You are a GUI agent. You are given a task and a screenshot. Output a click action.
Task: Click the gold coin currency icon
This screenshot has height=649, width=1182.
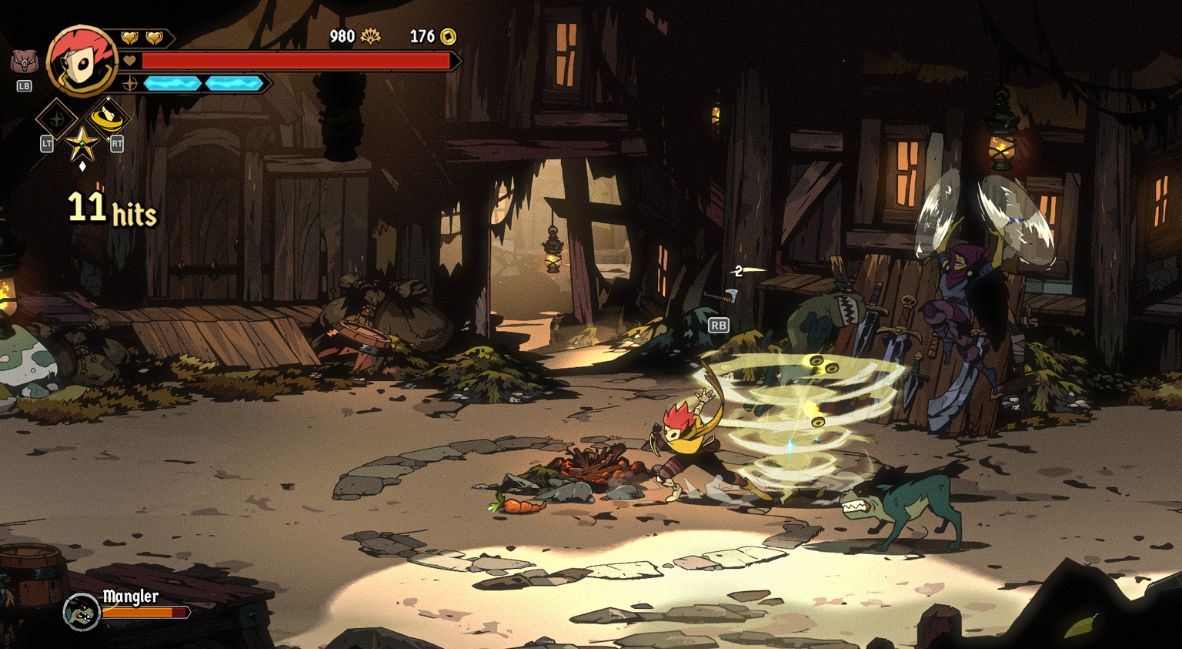click(448, 36)
